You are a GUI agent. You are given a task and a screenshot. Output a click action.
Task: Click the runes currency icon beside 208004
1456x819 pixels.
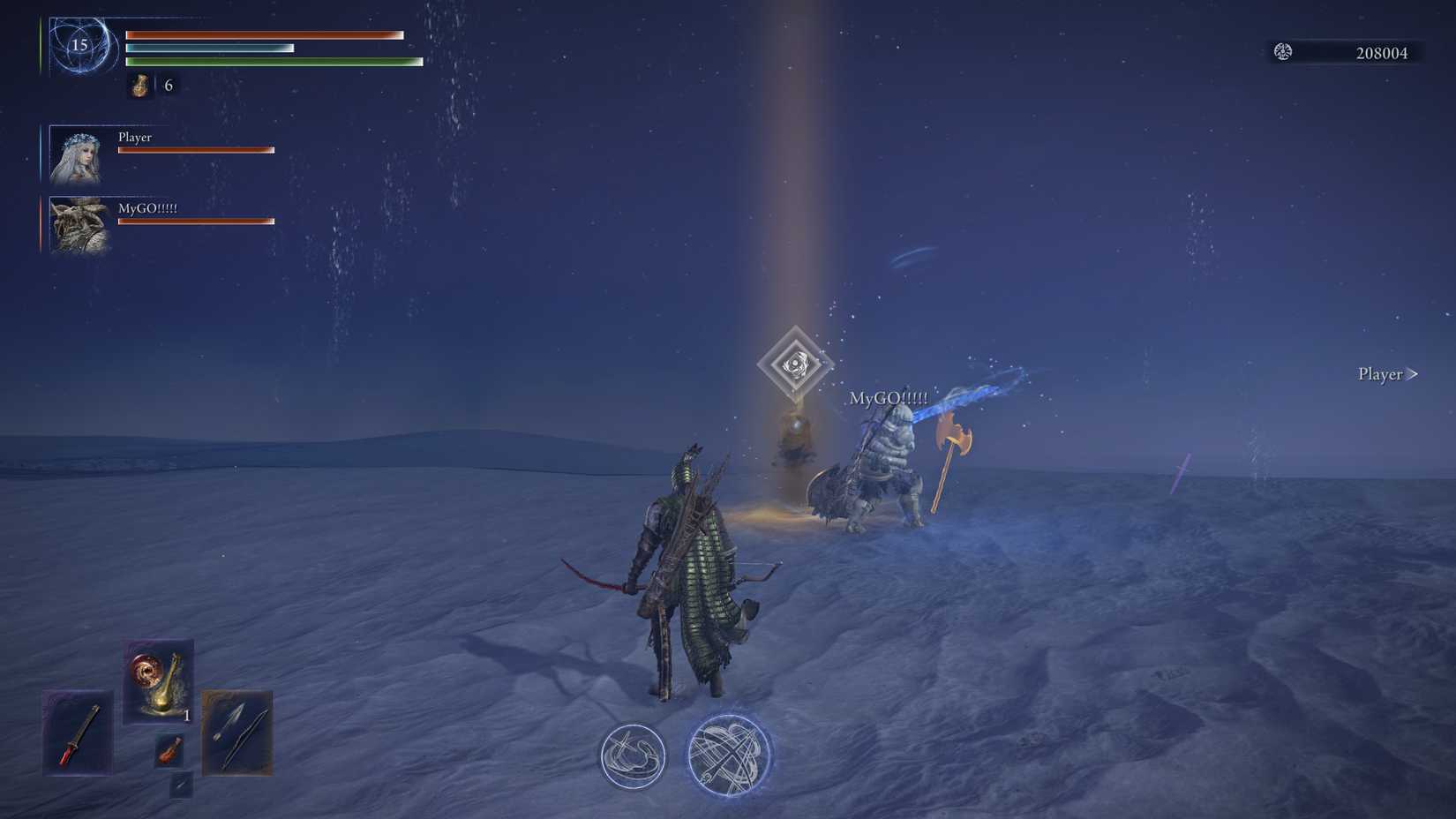1284,51
